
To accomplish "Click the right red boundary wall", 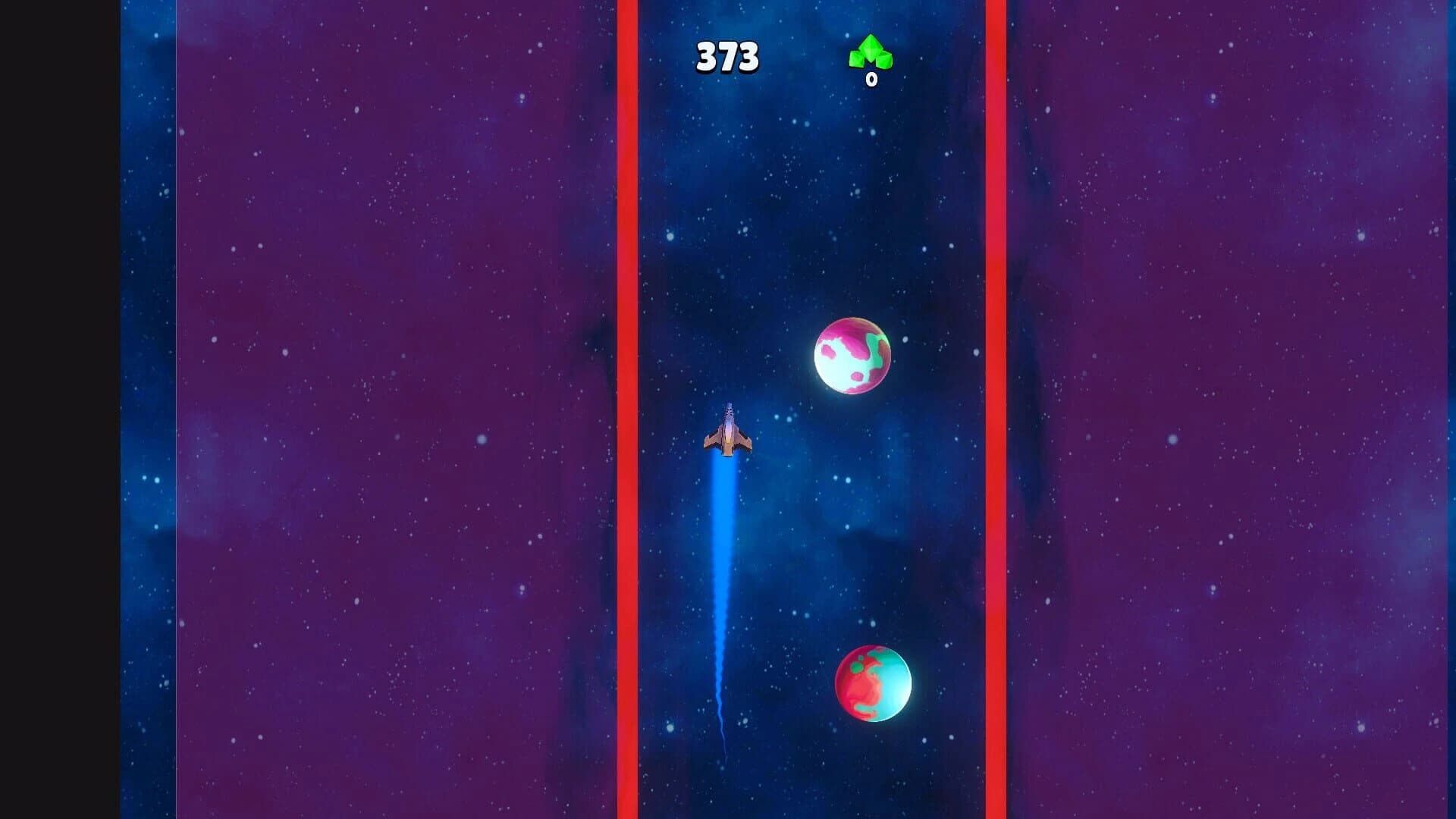I will (x=997, y=409).
